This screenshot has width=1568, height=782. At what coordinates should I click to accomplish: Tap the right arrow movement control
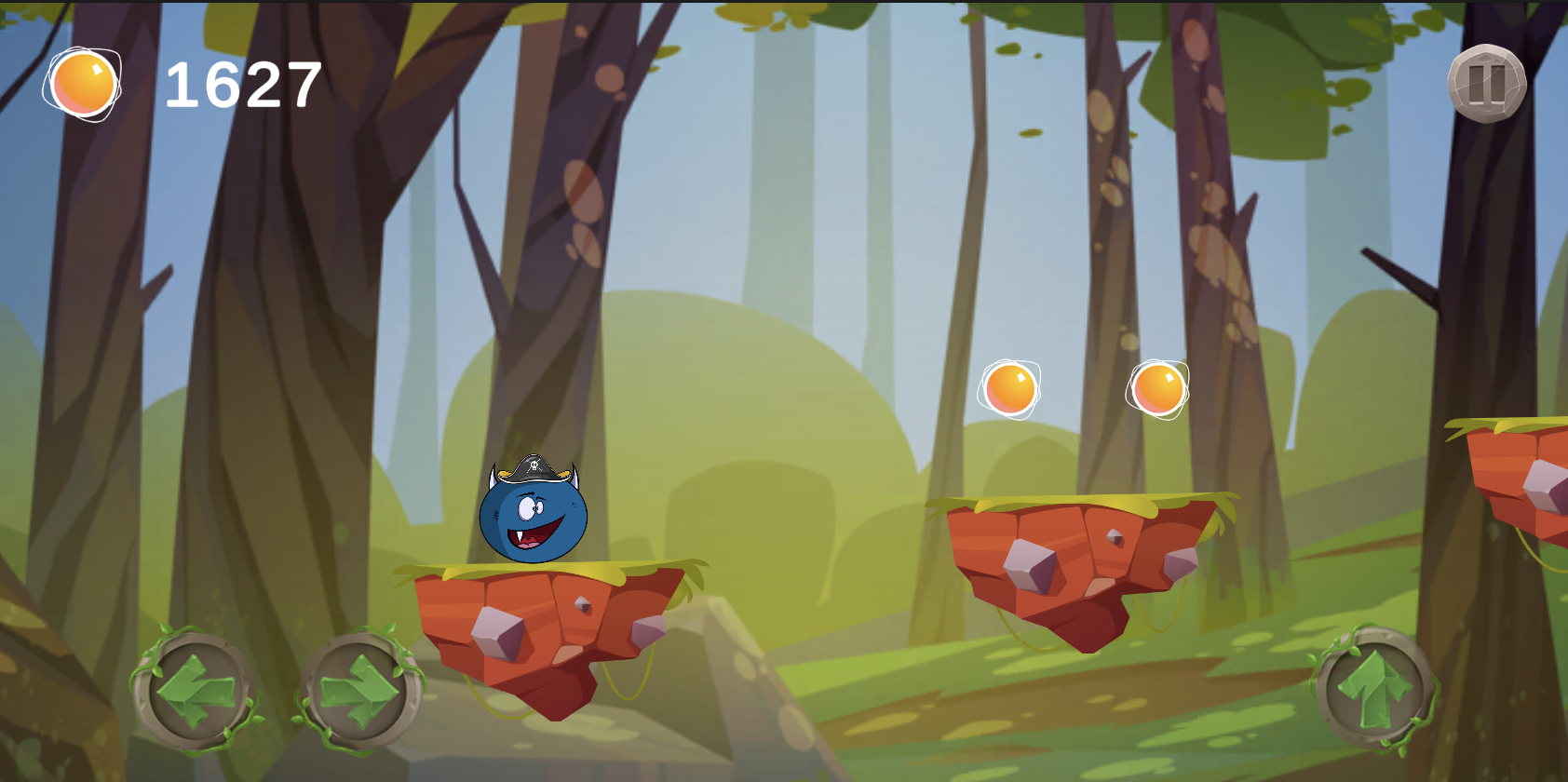click(358, 689)
